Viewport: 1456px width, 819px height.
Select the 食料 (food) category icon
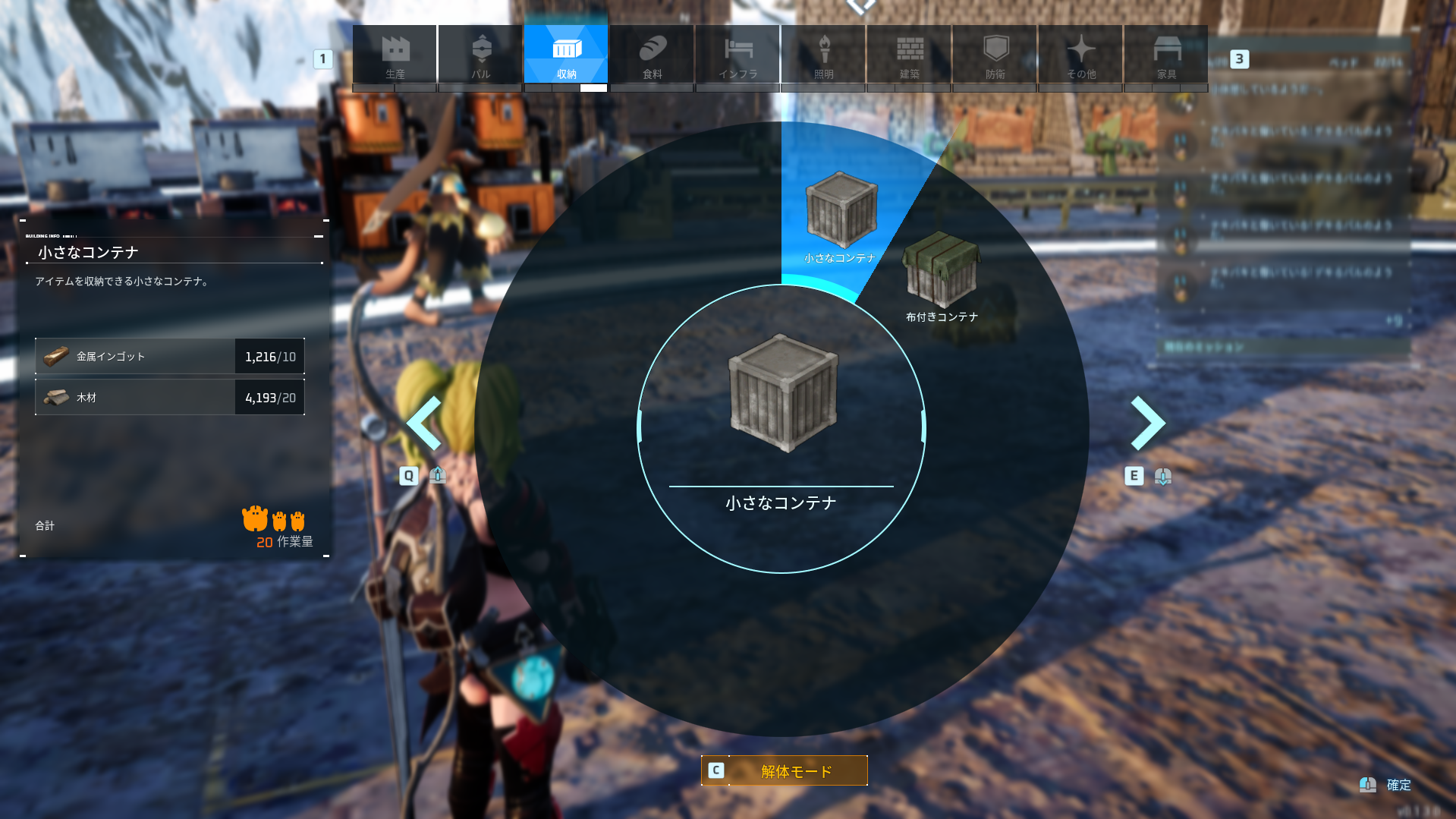(x=651, y=53)
